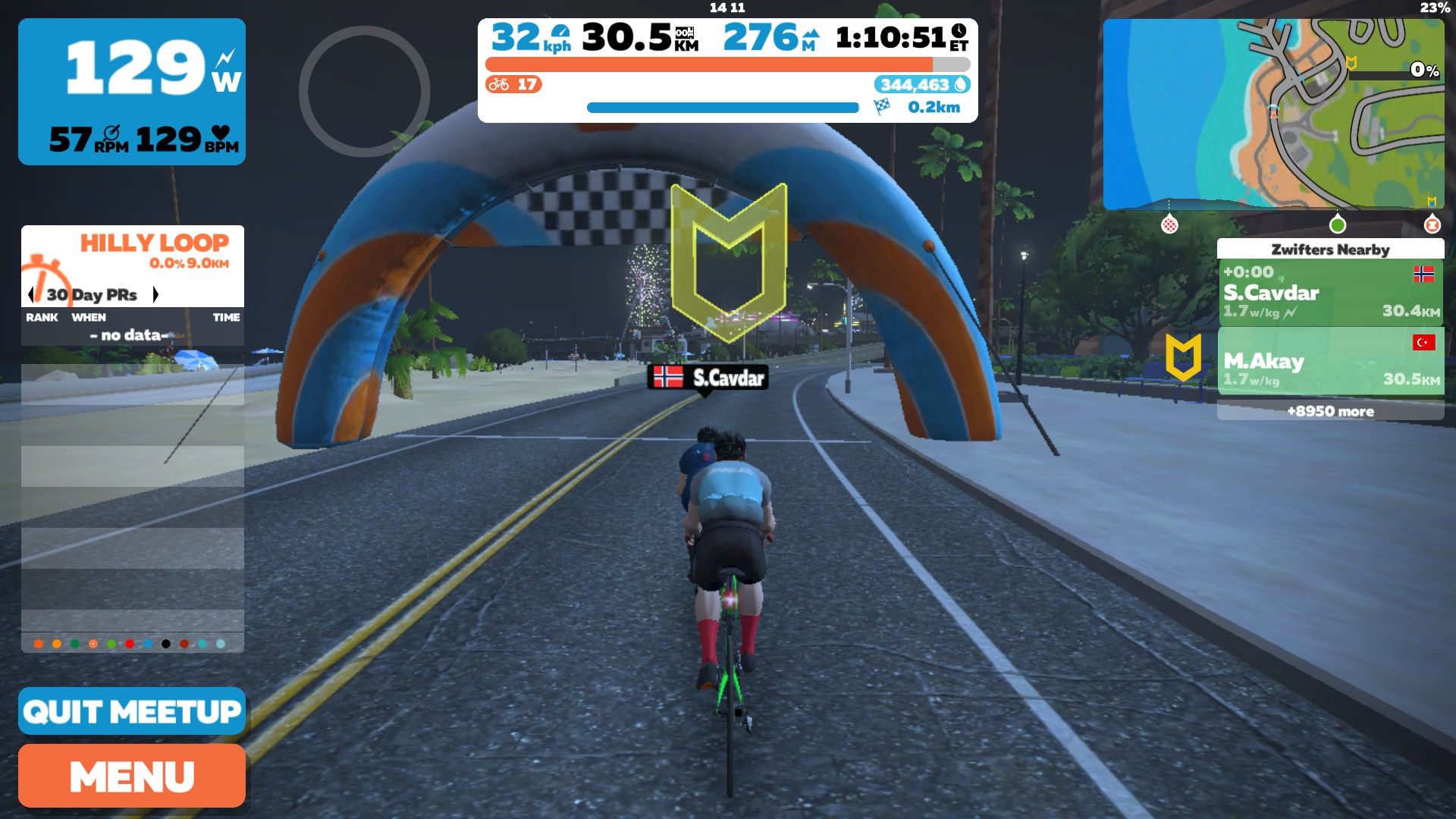Screen dimensions: 1456x819
Task: Switch 30 Day PRs with right arrow
Action: tap(155, 294)
